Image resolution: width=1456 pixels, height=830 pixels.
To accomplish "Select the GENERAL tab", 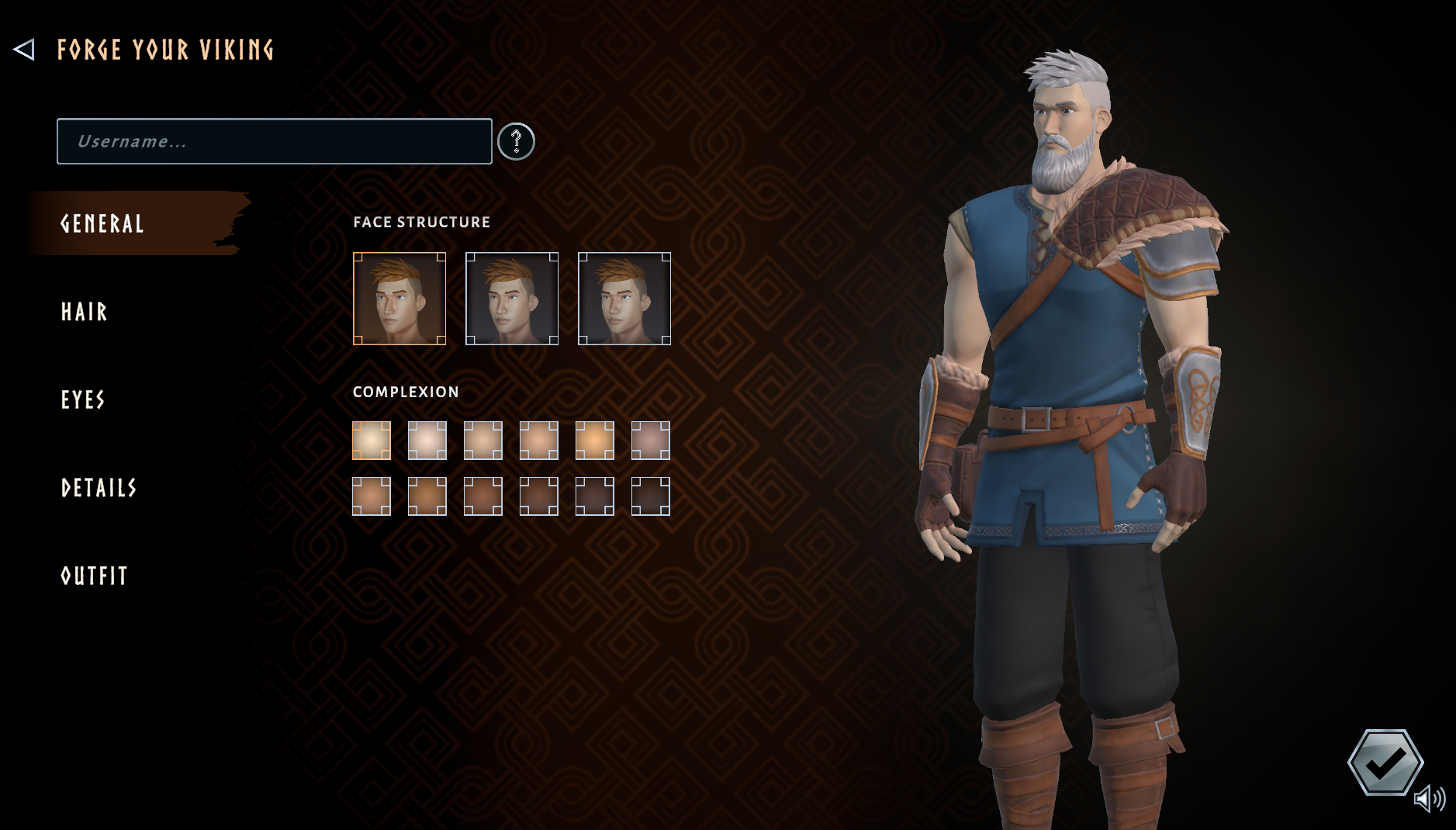I will pos(102,225).
